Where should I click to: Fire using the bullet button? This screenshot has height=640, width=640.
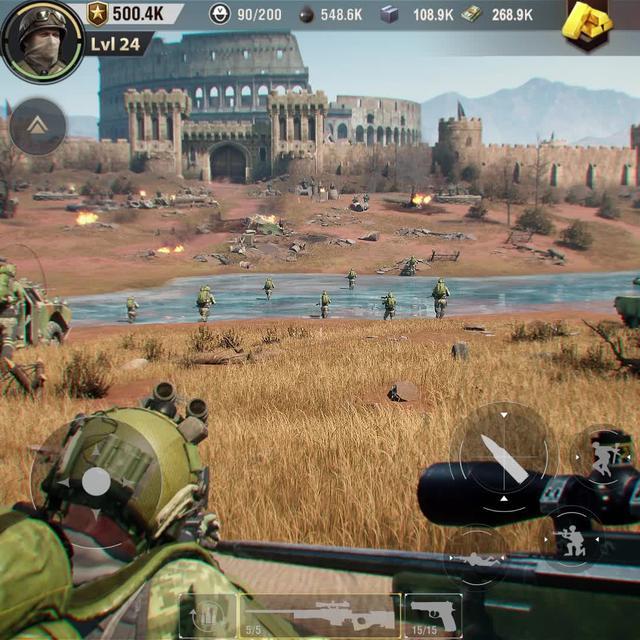[x=503, y=458]
